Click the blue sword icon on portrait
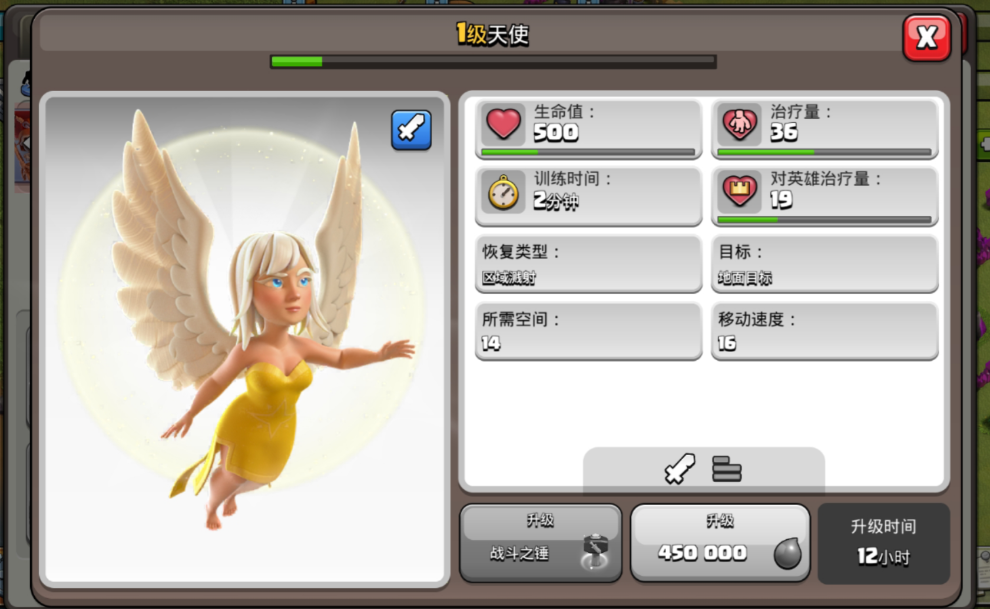This screenshot has height=609, width=990. click(411, 130)
